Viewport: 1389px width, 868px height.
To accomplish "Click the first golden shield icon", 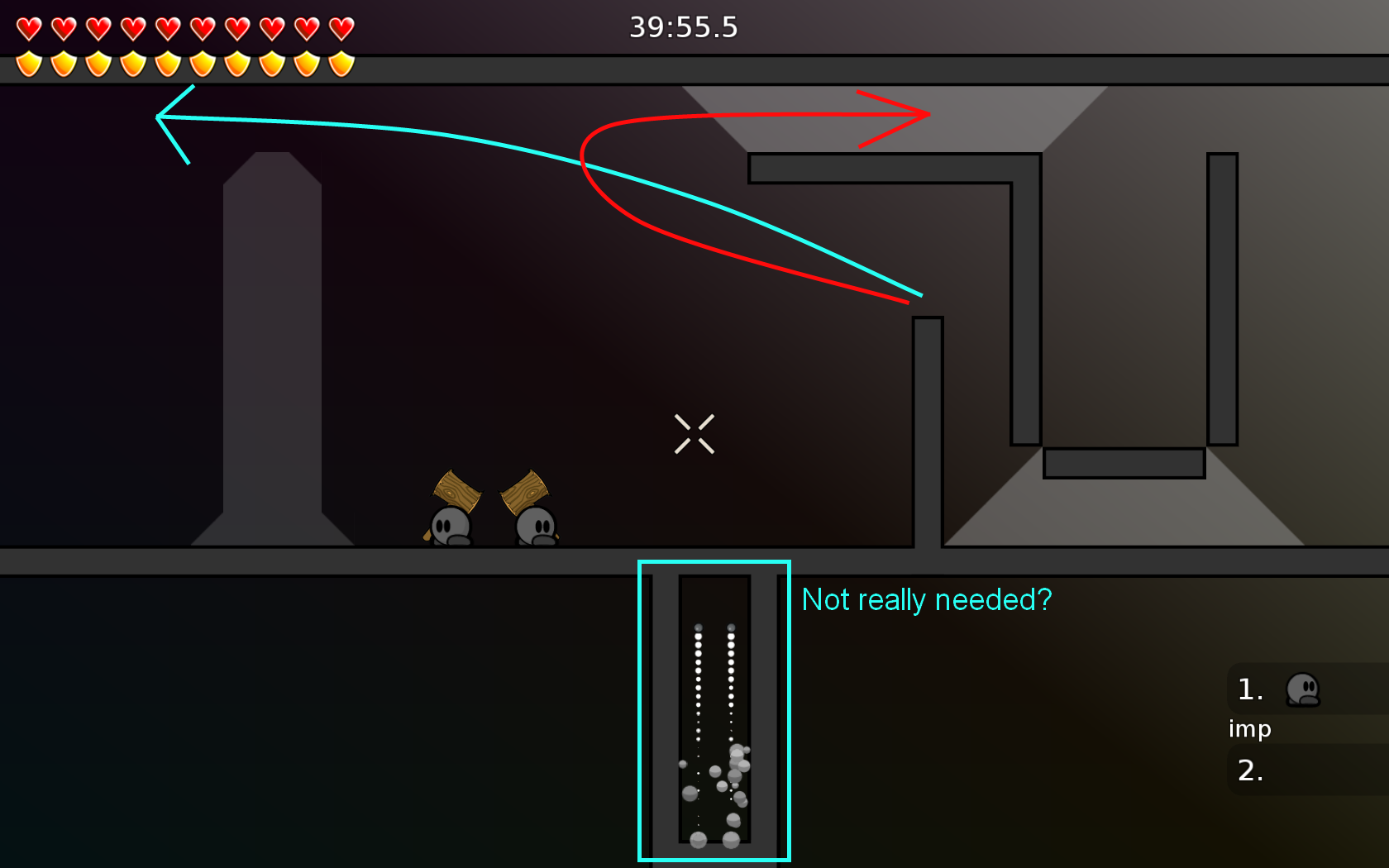I will pyautogui.click(x=27, y=62).
